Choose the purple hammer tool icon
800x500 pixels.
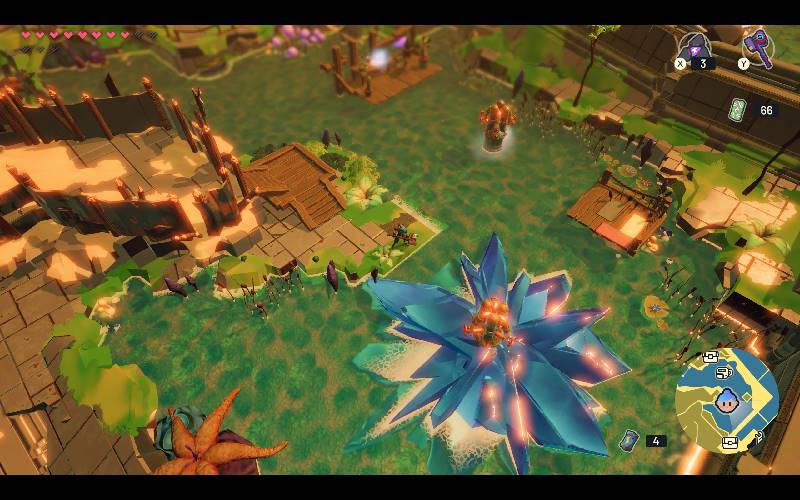(757, 45)
